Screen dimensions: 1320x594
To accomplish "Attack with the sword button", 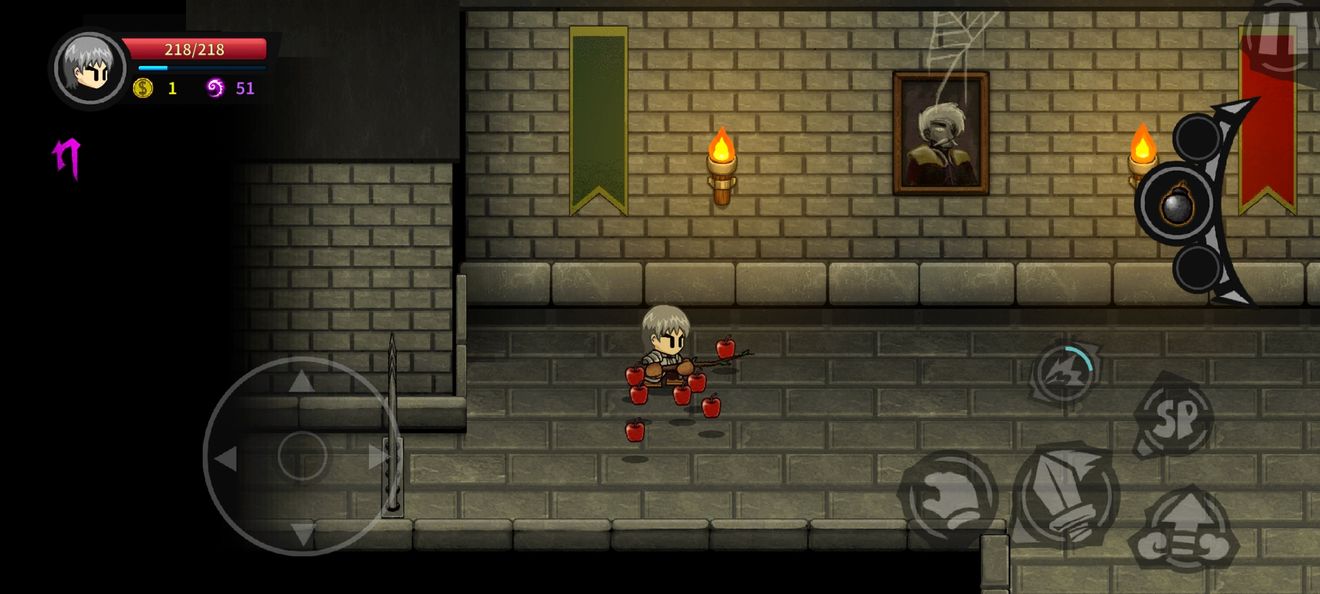I will (1065, 496).
